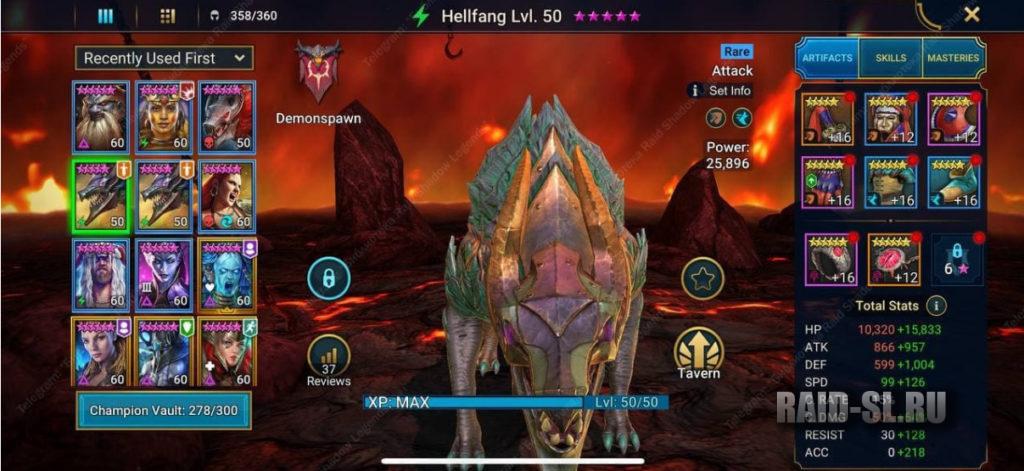The height and width of the screenshot is (471, 1024).
Task: Open the Recently Used First sort dropdown
Action: pos(164,58)
